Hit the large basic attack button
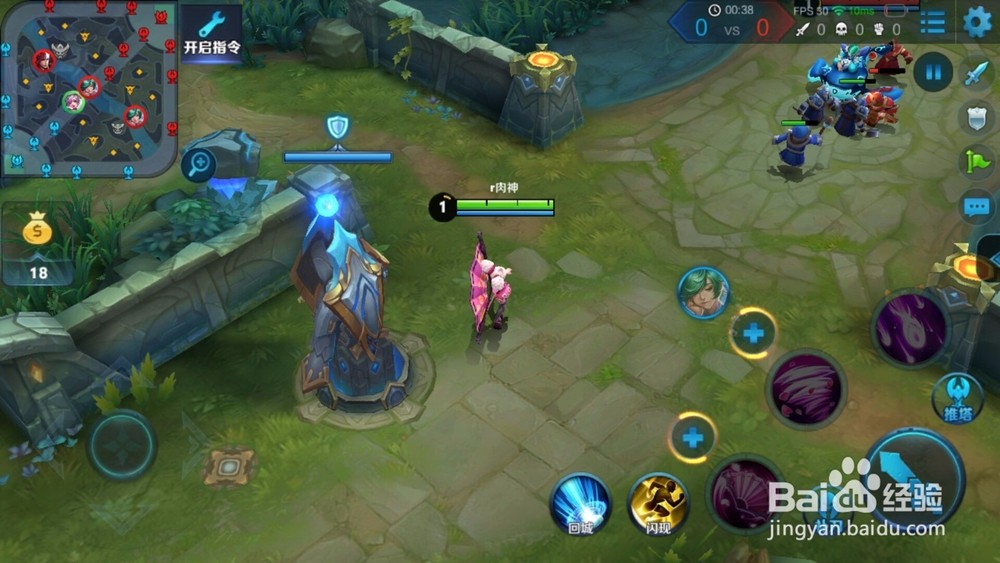 (915, 475)
